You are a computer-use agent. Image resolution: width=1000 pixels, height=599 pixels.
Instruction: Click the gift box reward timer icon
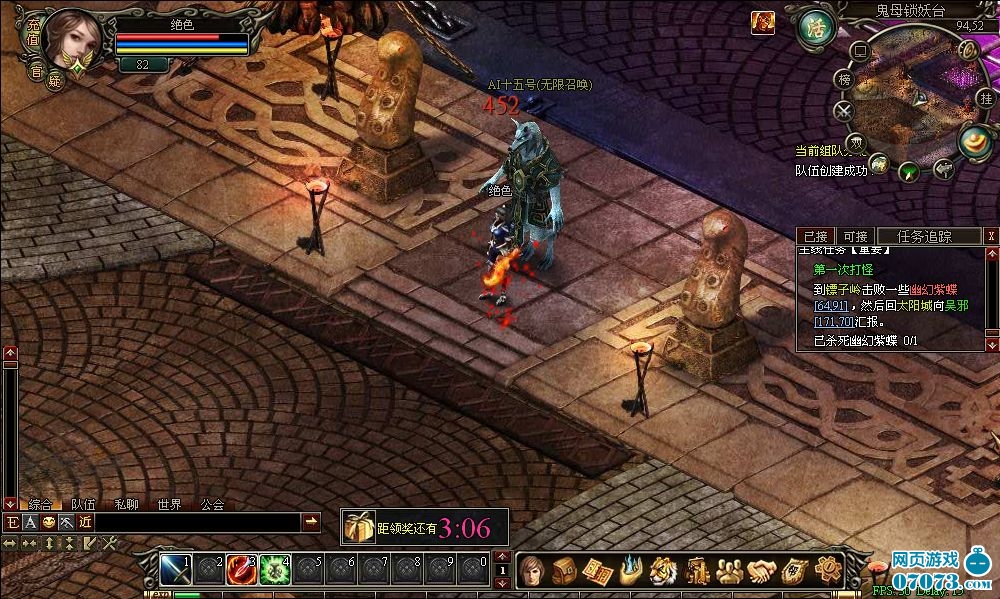358,527
